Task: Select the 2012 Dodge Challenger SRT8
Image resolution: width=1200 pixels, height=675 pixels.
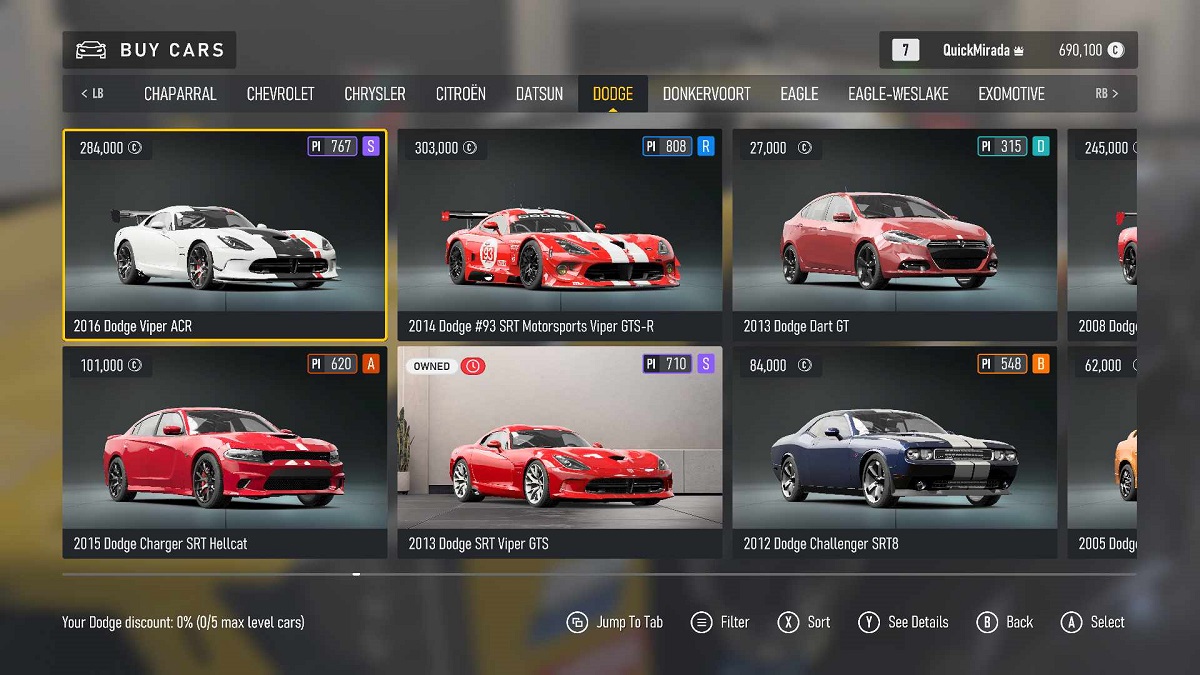Action: point(894,452)
